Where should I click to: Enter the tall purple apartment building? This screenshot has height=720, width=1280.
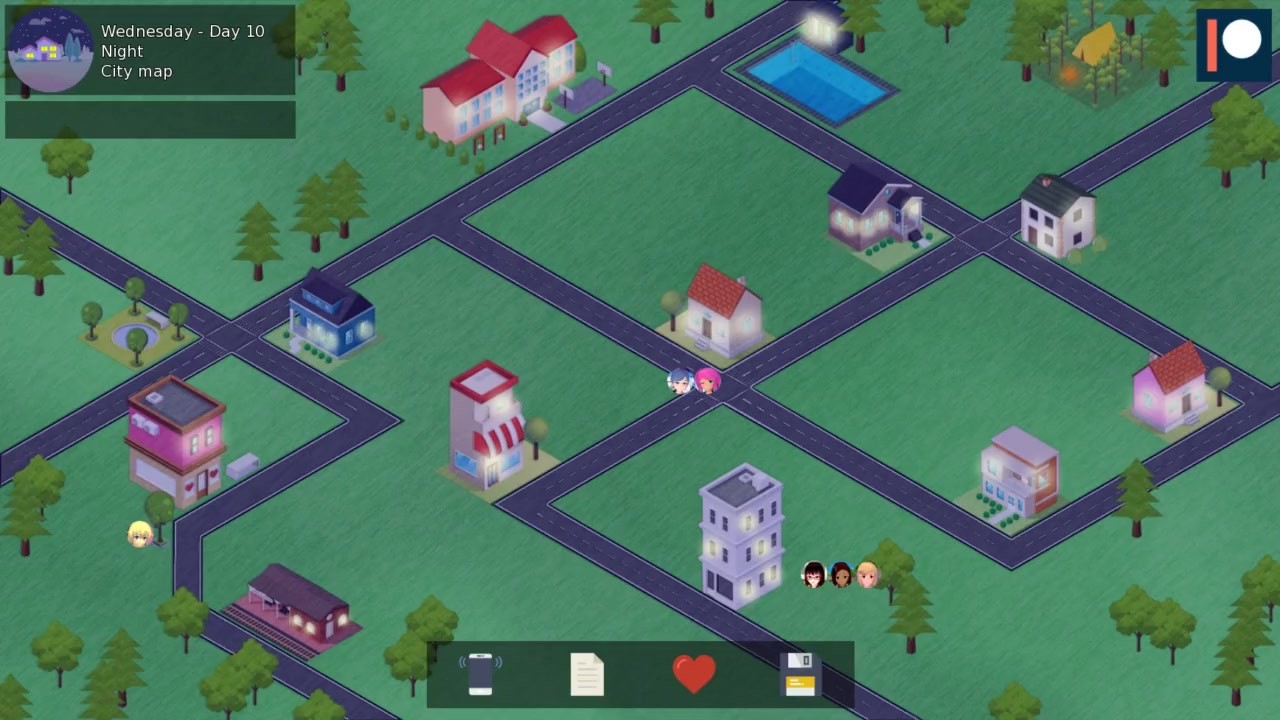(741, 535)
